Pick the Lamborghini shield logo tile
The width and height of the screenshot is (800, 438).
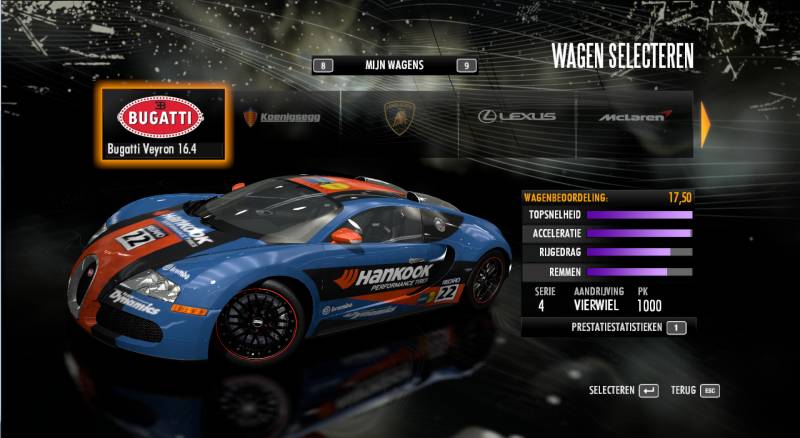(399, 117)
